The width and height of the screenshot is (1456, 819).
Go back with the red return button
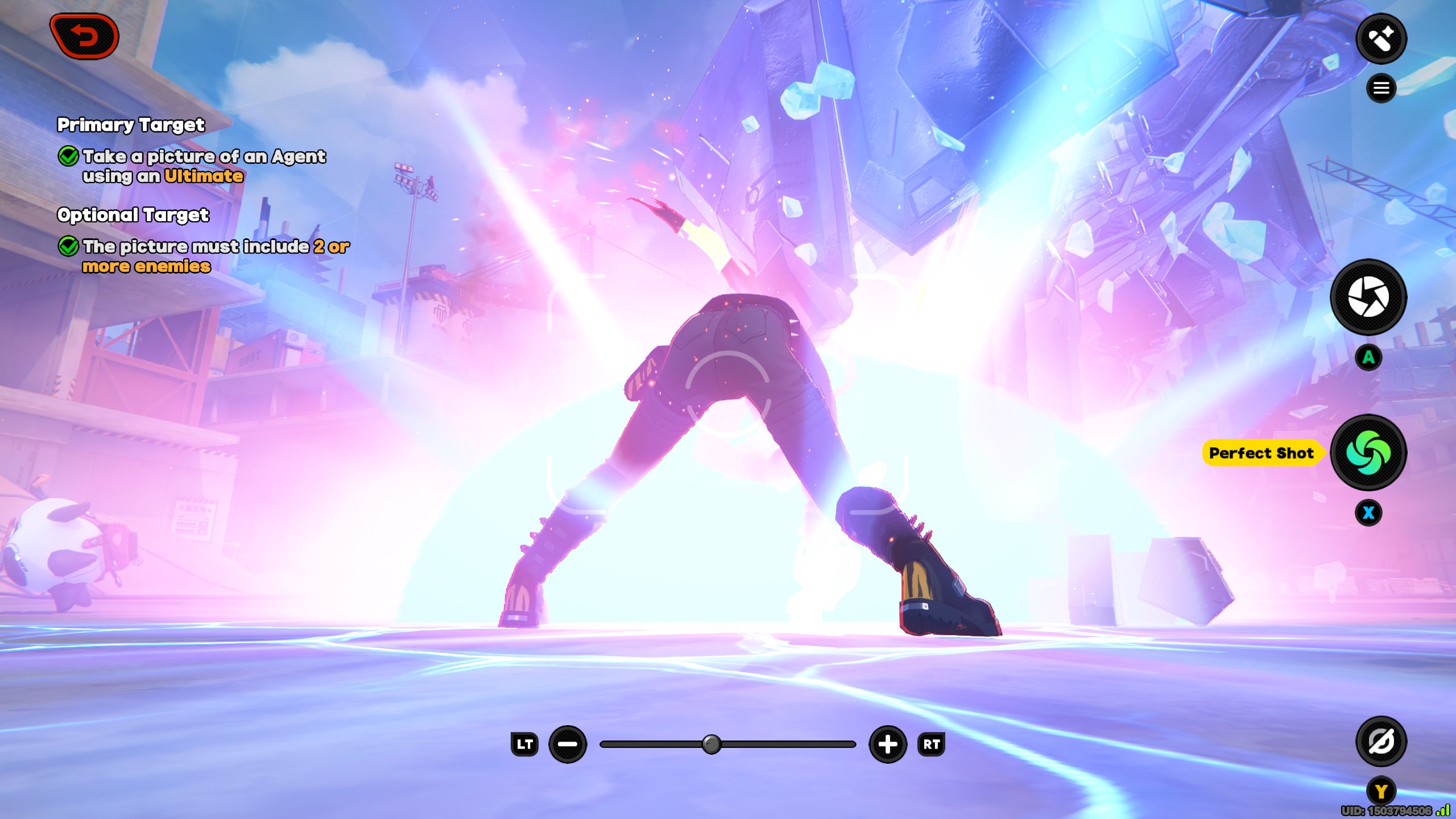85,37
